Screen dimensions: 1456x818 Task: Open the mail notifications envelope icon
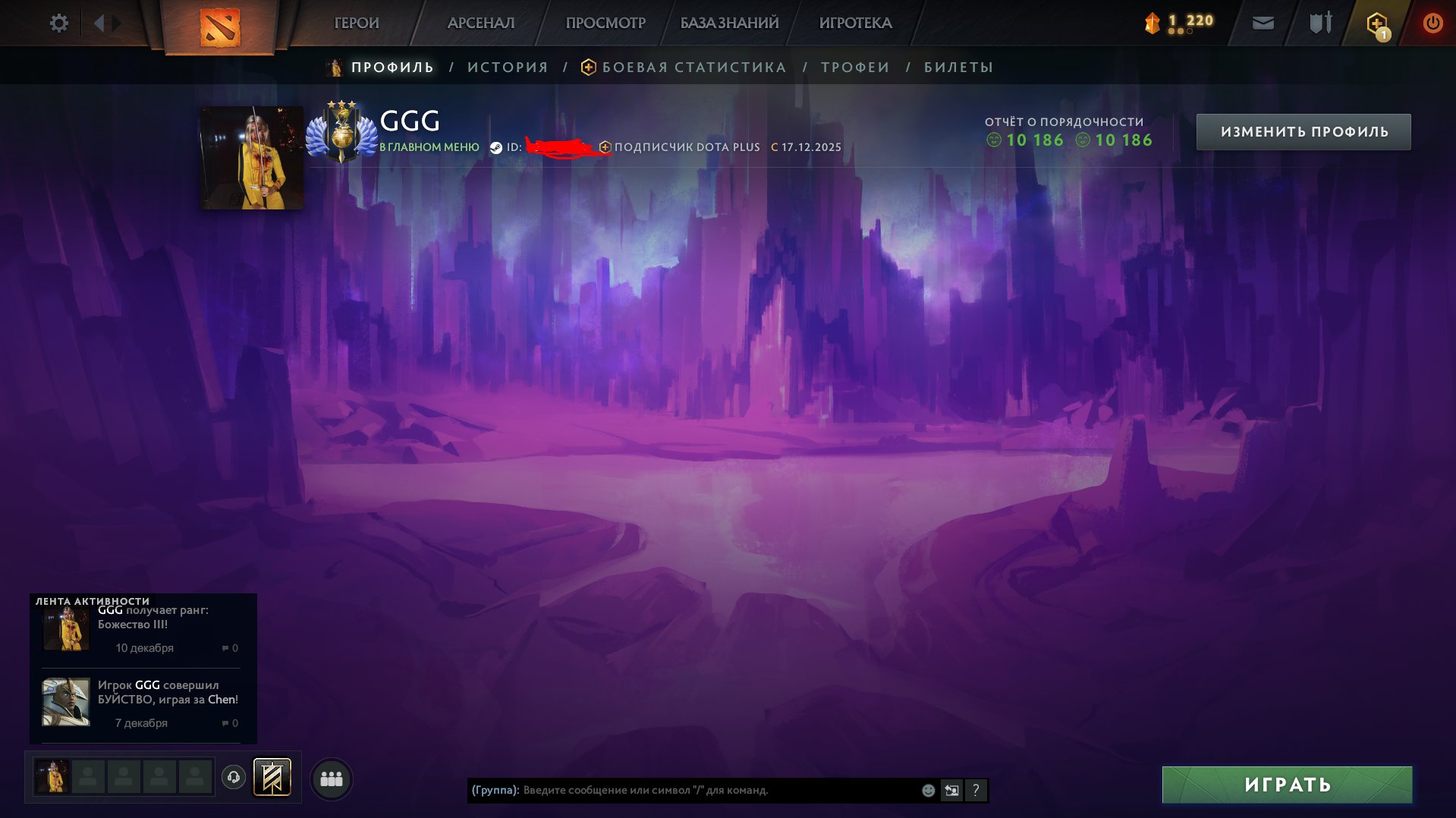(x=1262, y=23)
